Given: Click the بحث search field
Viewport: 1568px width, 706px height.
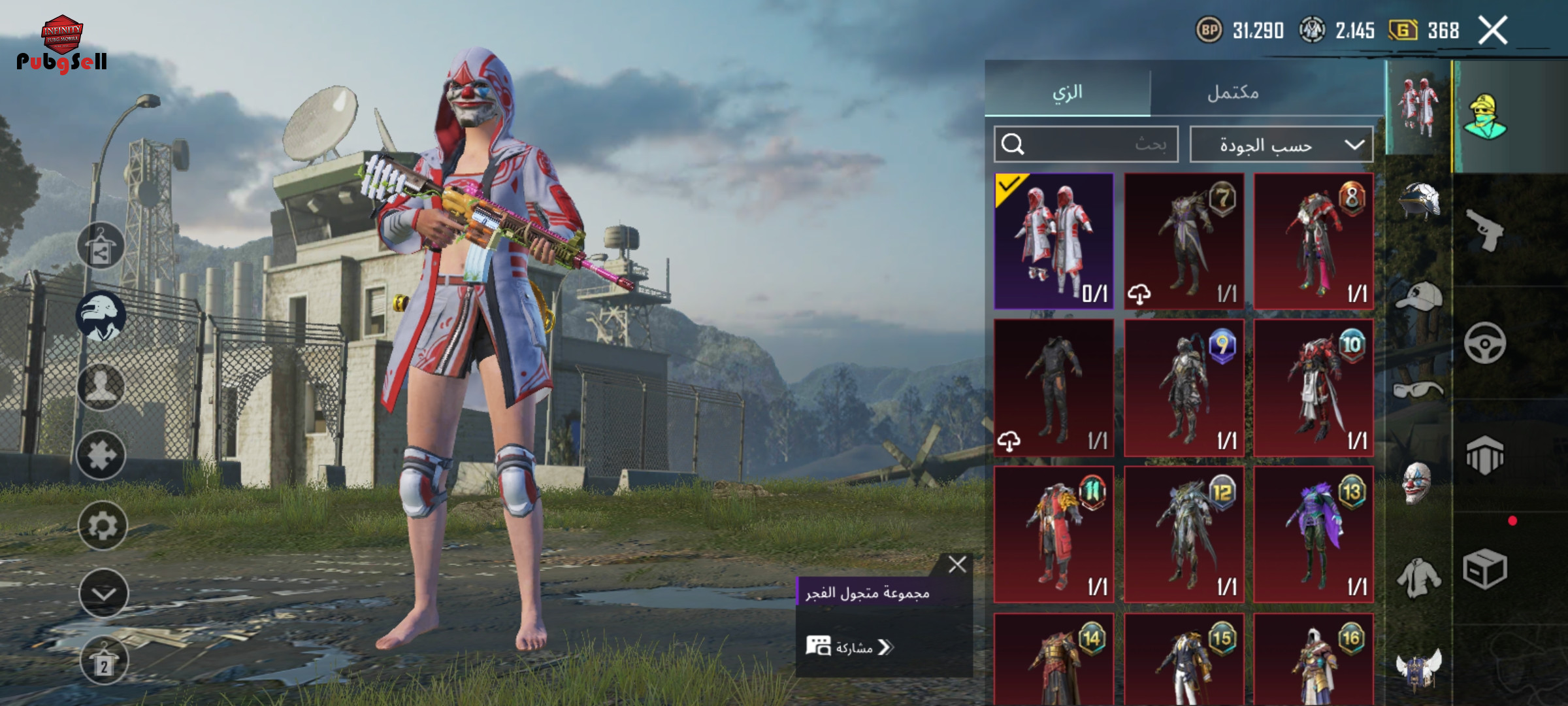Looking at the screenshot, I should pos(1086,144).
